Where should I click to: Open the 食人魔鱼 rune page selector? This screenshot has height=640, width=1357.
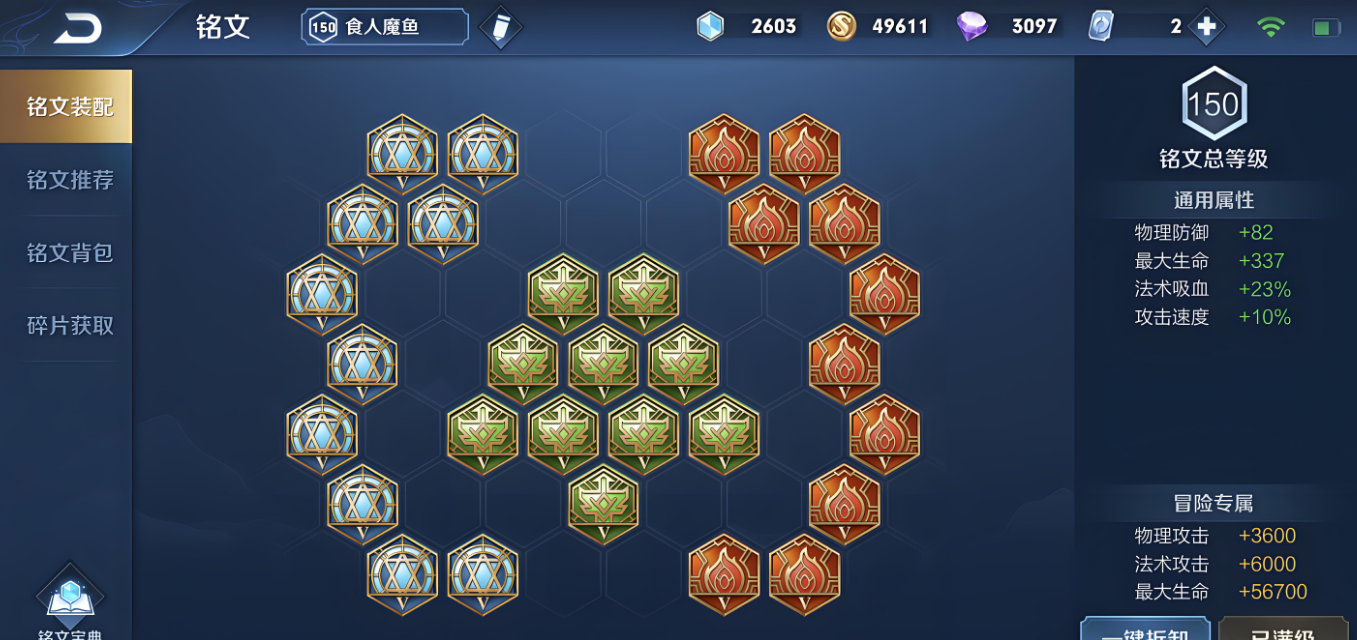(x=385, y=27)
